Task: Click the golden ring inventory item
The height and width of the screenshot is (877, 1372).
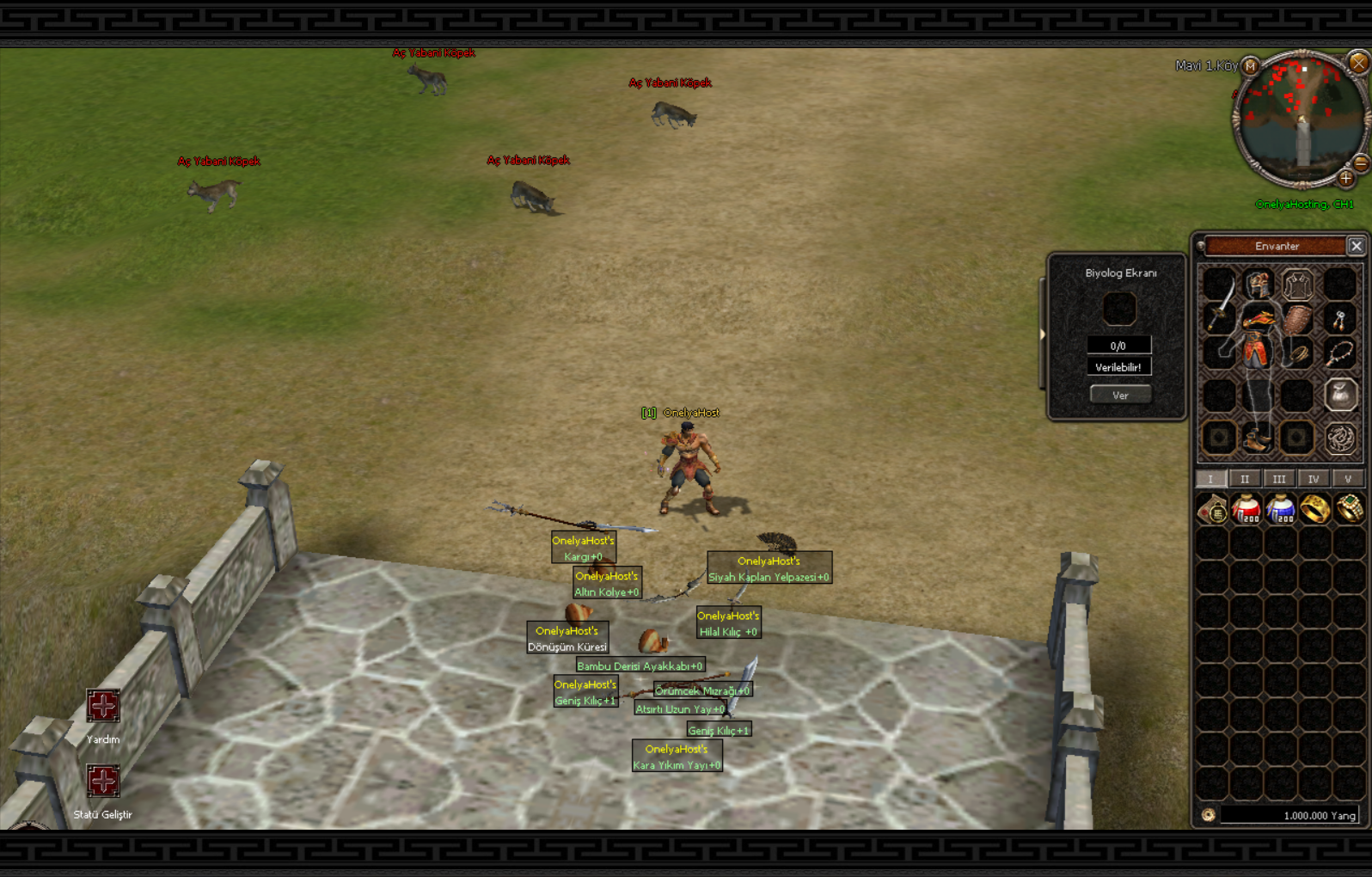Action: 1316,508
